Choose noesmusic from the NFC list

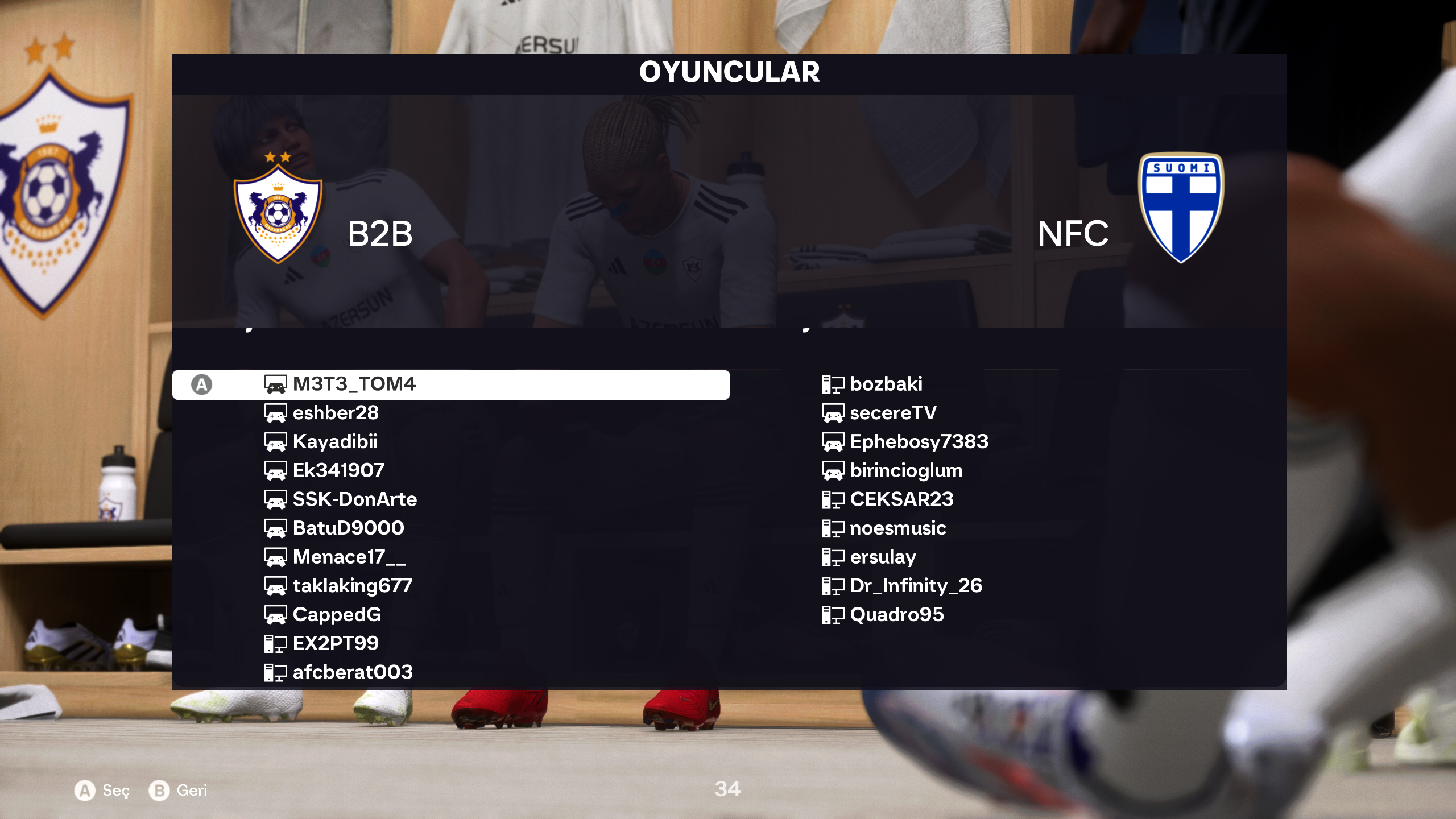[898, 528]
